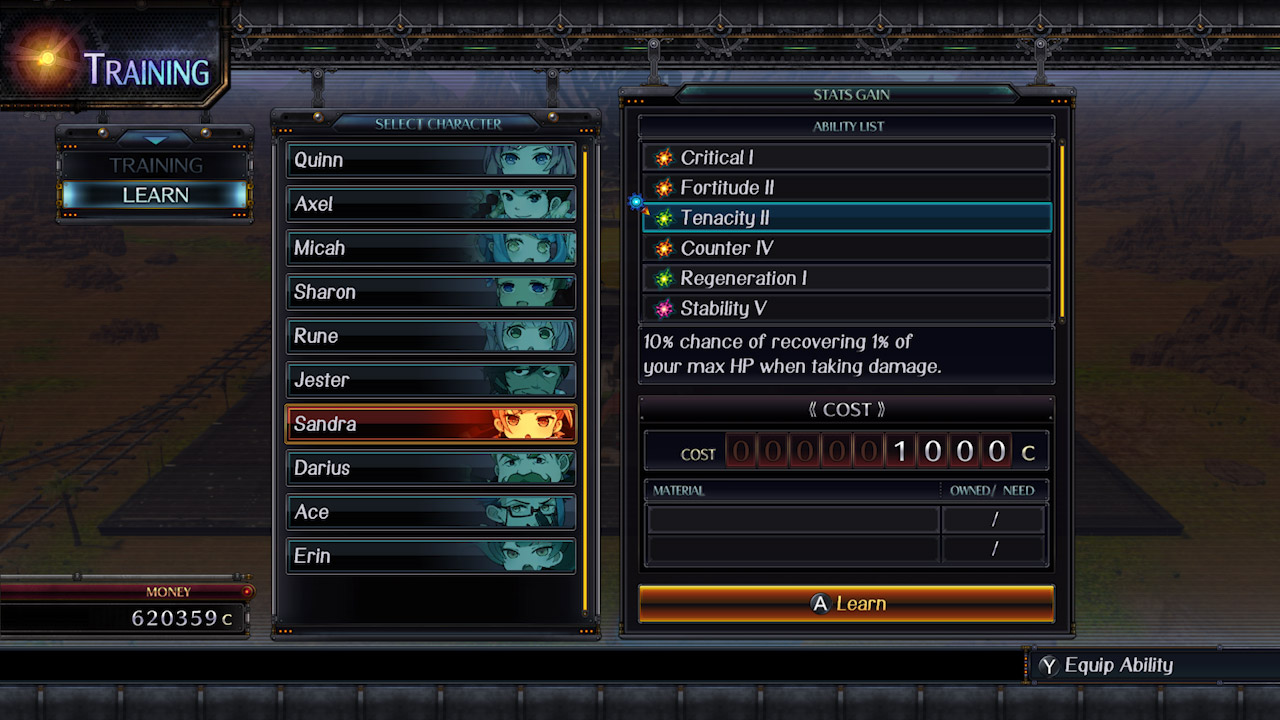The image size is (1280, 720).
Task: Click the pink star next to Stability V
Action: [663, 308]
